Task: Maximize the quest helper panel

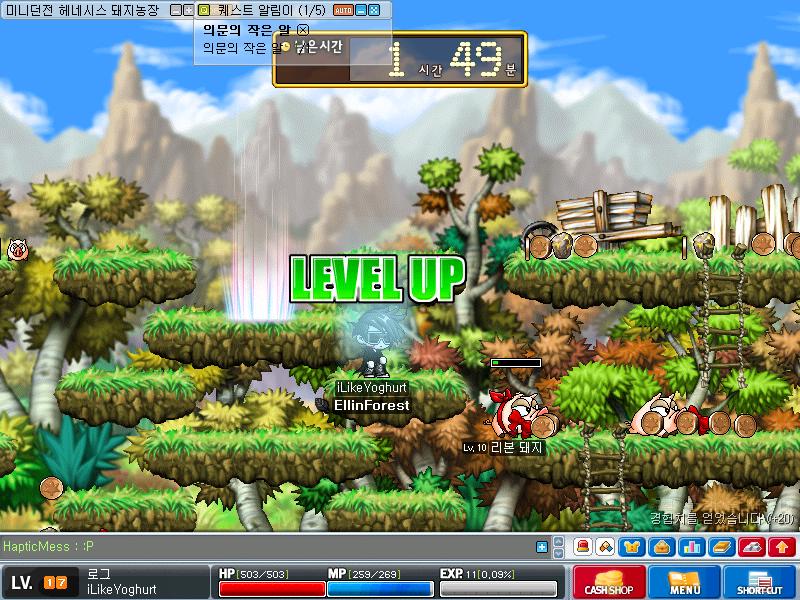Action: click(374, 10)
